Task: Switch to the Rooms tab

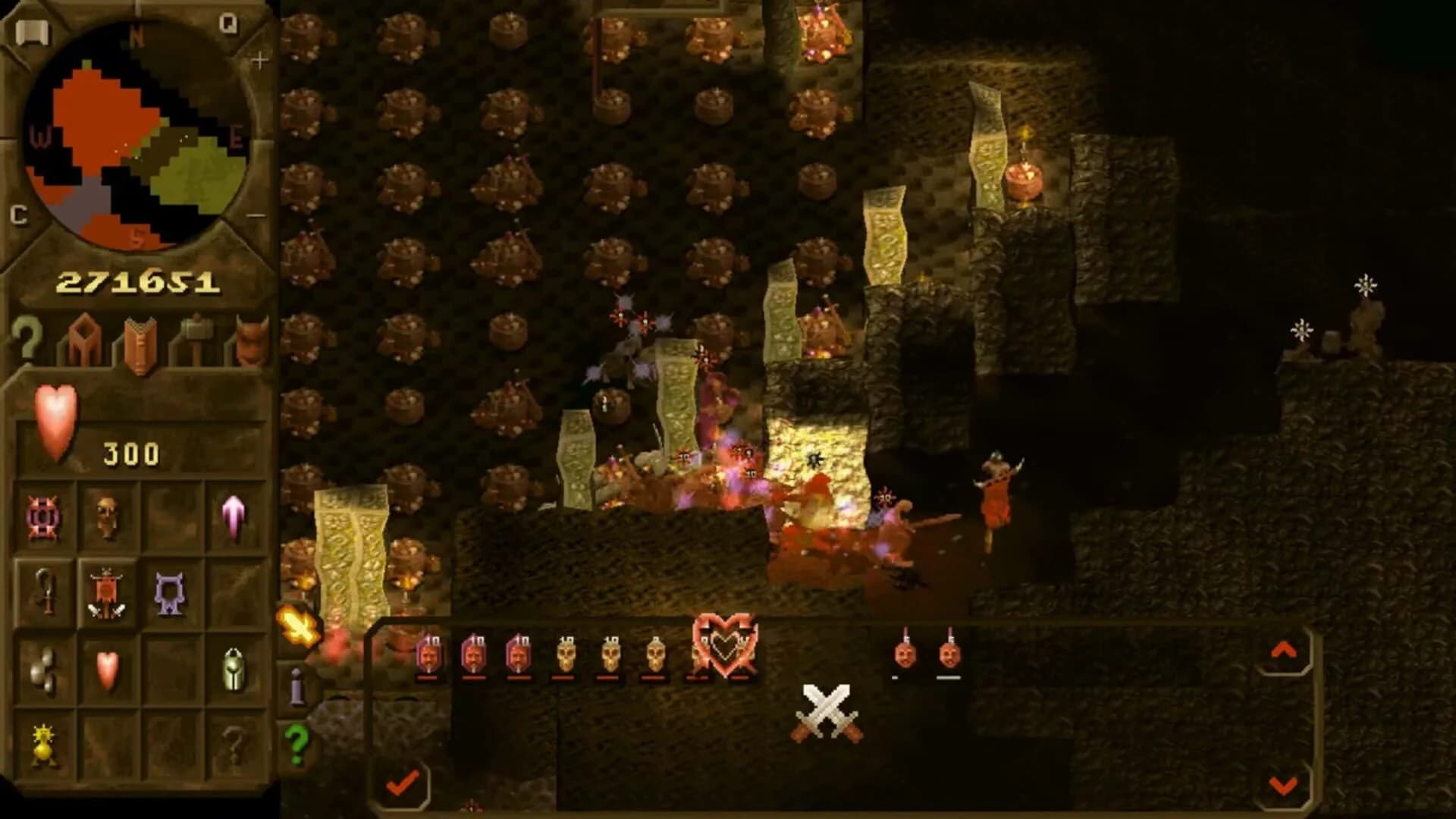Action: point(83,340)
